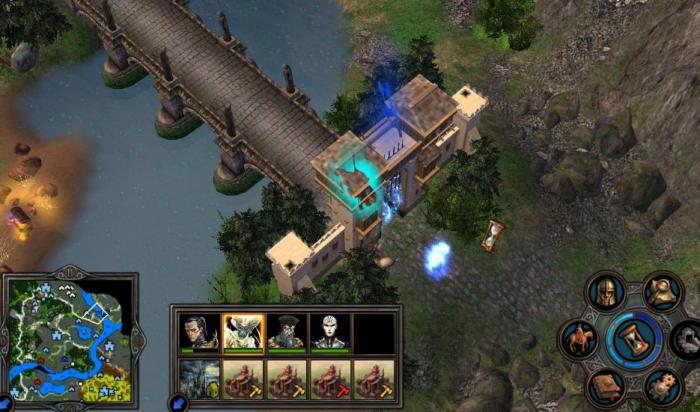Image resolution: width=700 pixels, height=412 pixels.
Task: Open the dark castle town slot
Action: (x=198, y=379)
